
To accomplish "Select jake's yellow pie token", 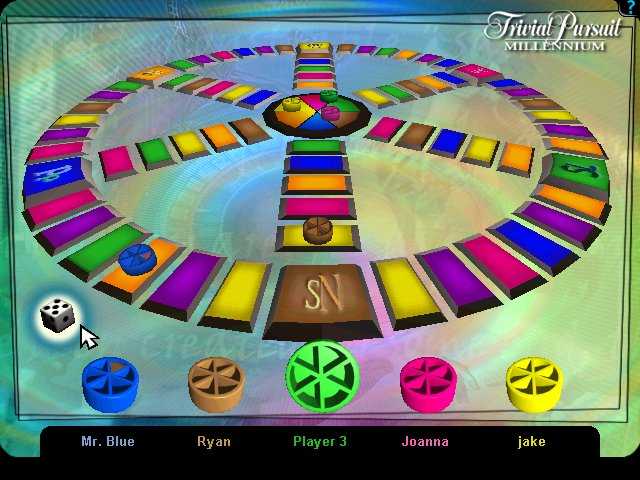I will [x=533, y=383].
